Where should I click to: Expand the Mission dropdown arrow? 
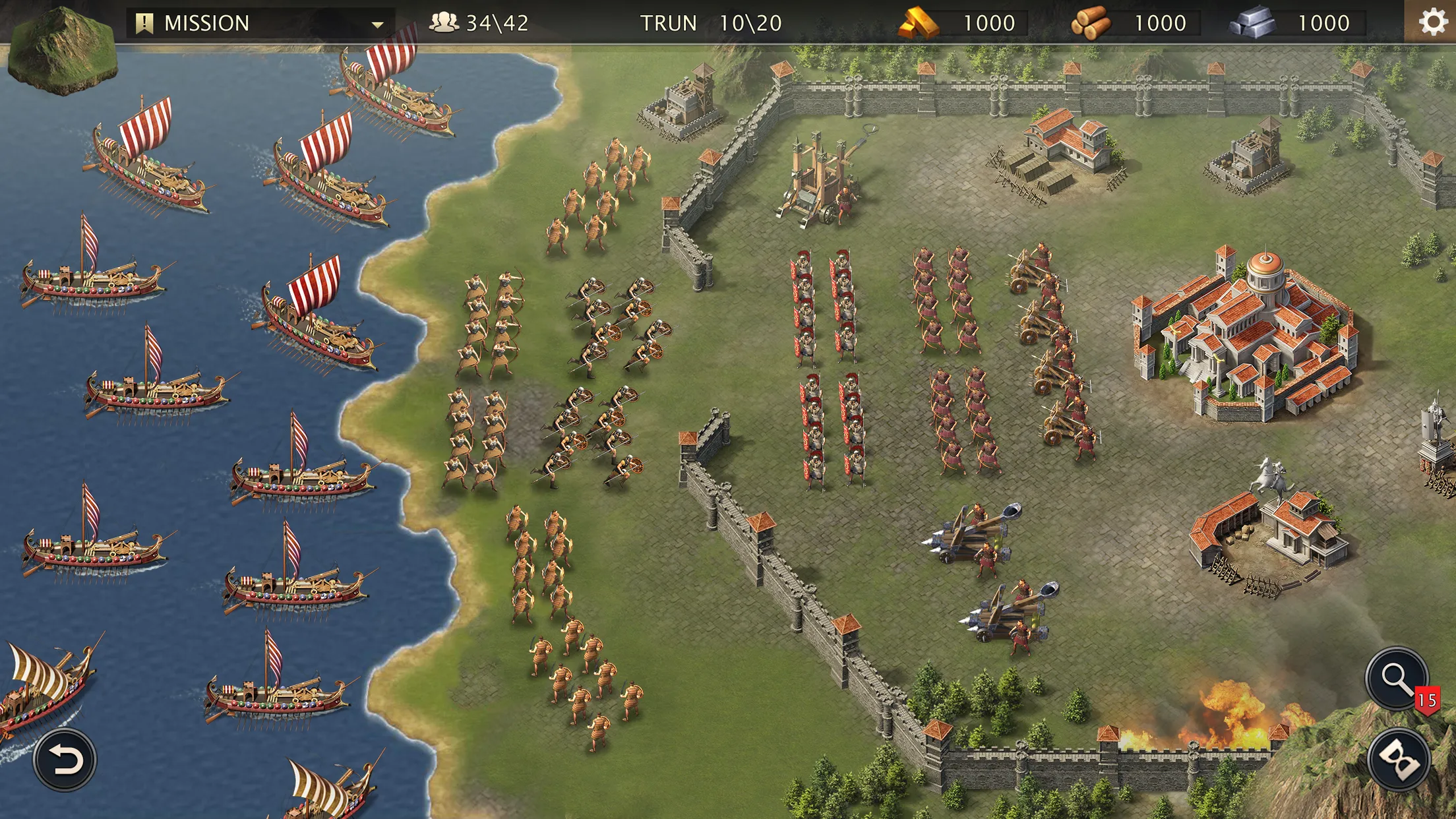pos(377,23)
